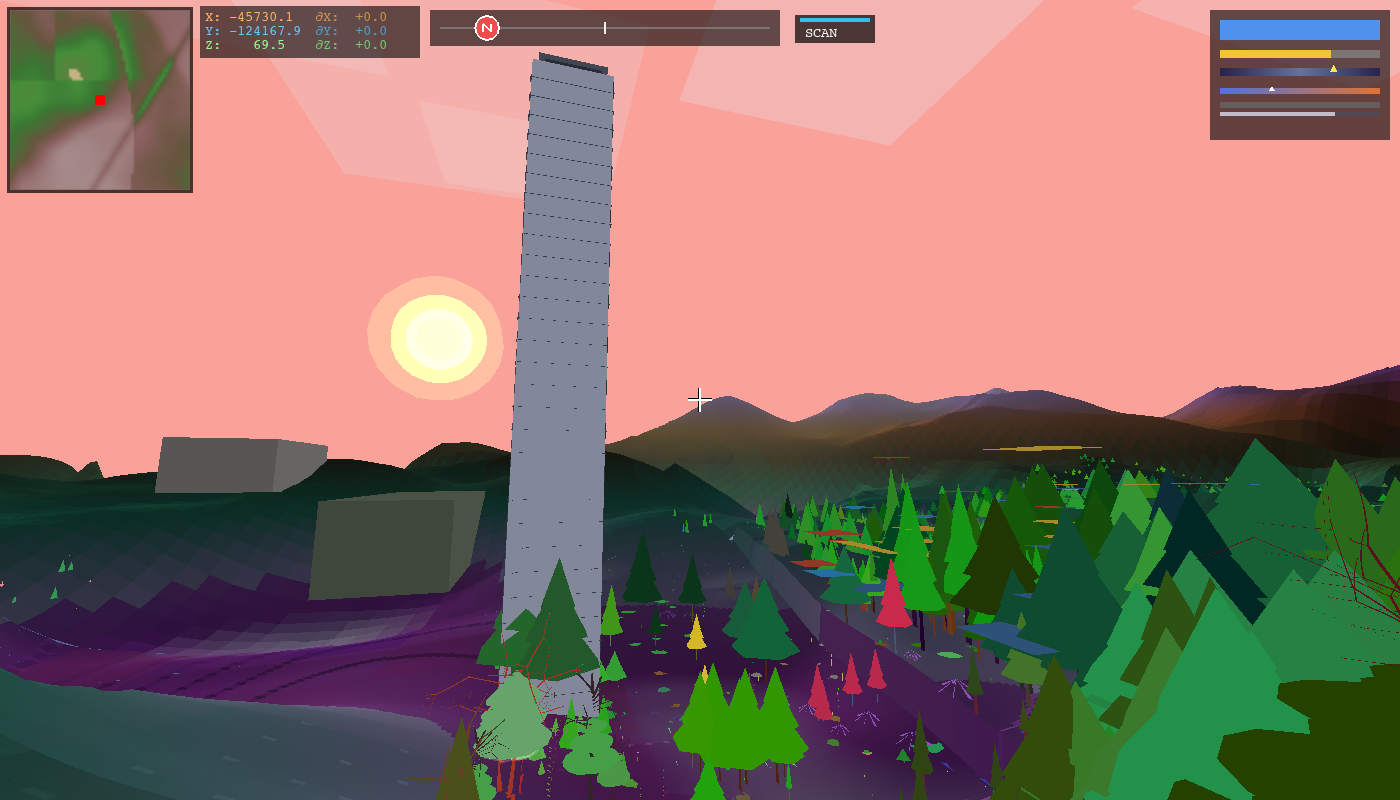Click the white tick mark on the compass bar
Screen dimensions: 1400x800
pos(605,28)
